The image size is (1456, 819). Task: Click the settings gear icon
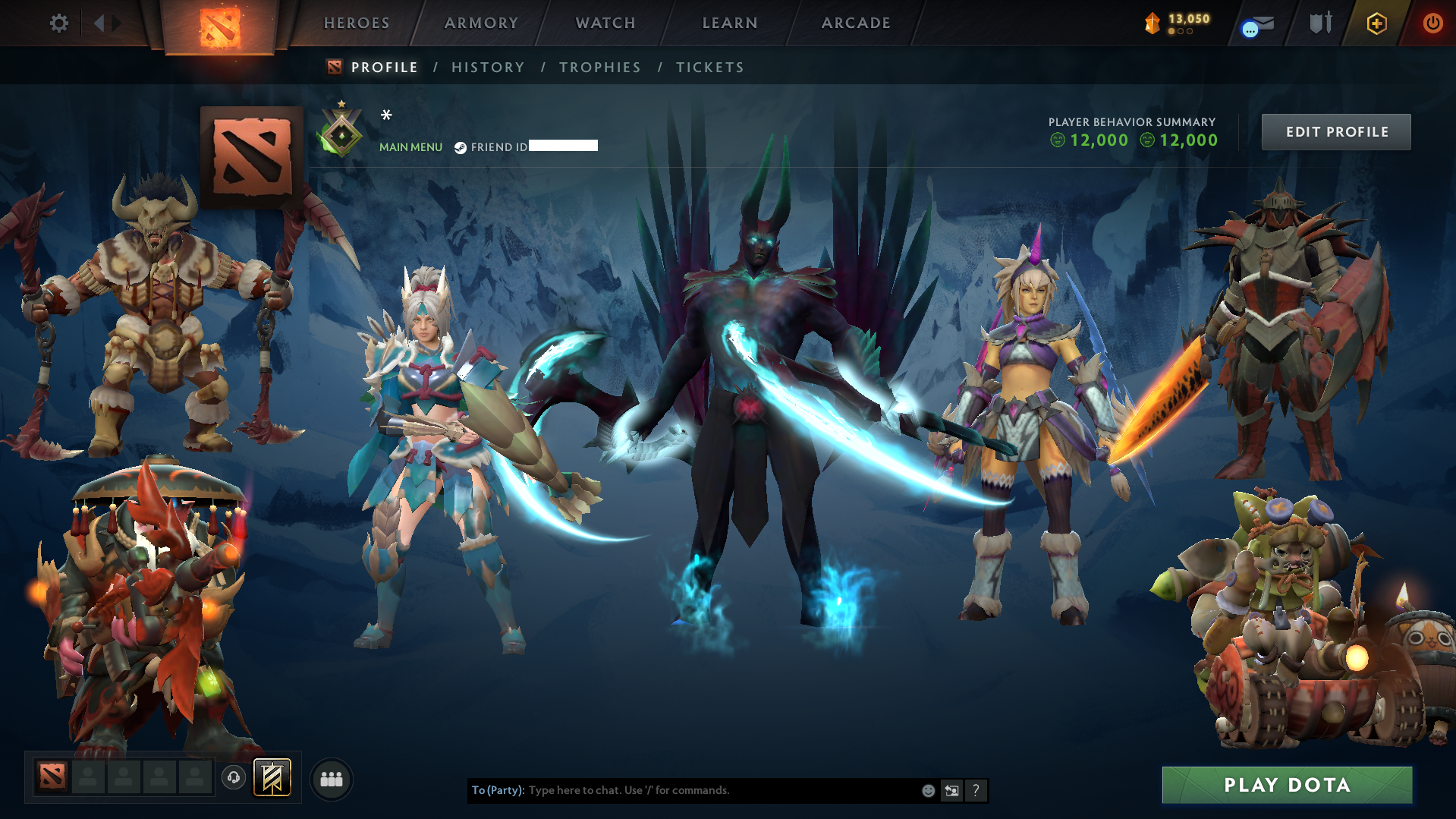click(58, 23)
